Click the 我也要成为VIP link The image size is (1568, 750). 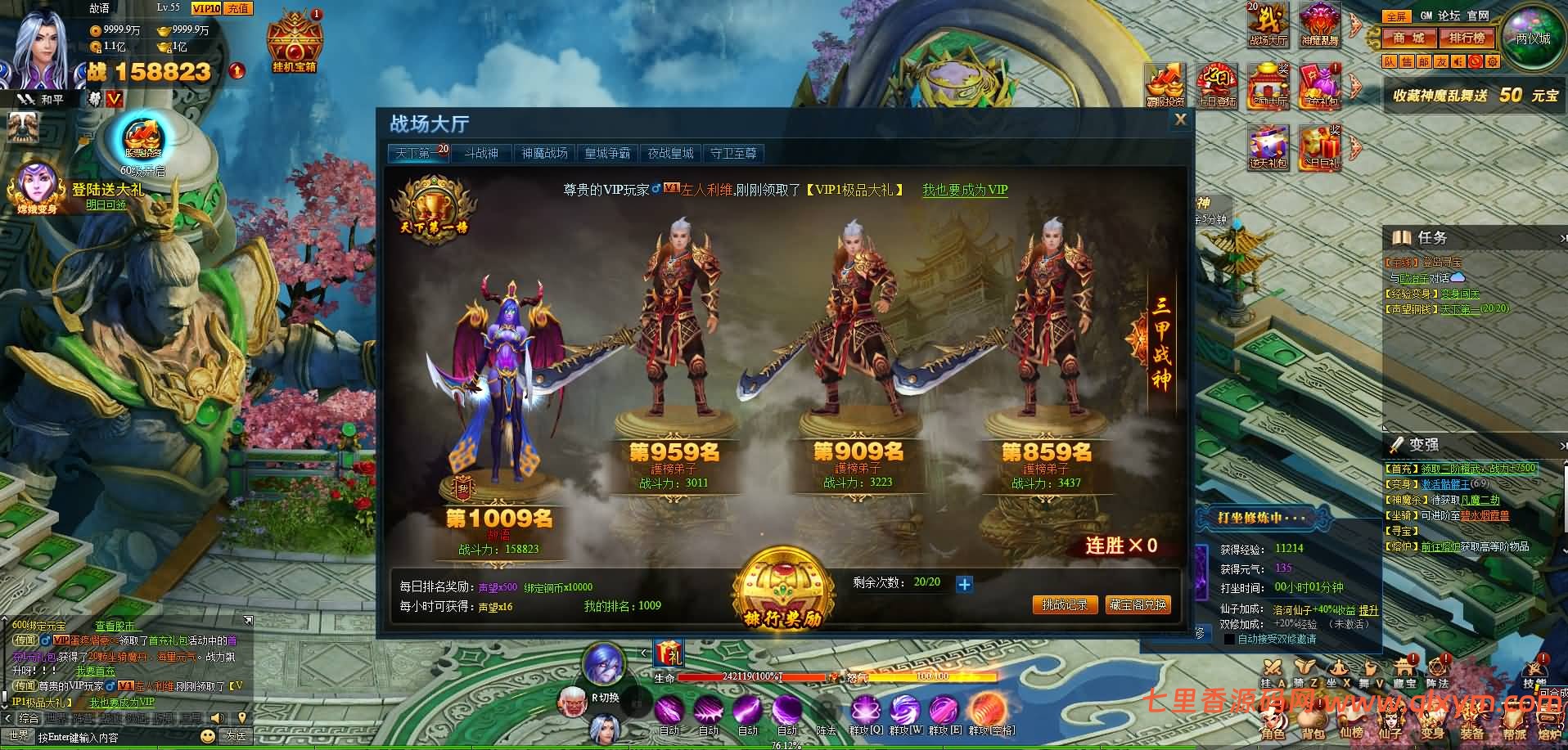point(964,190)
